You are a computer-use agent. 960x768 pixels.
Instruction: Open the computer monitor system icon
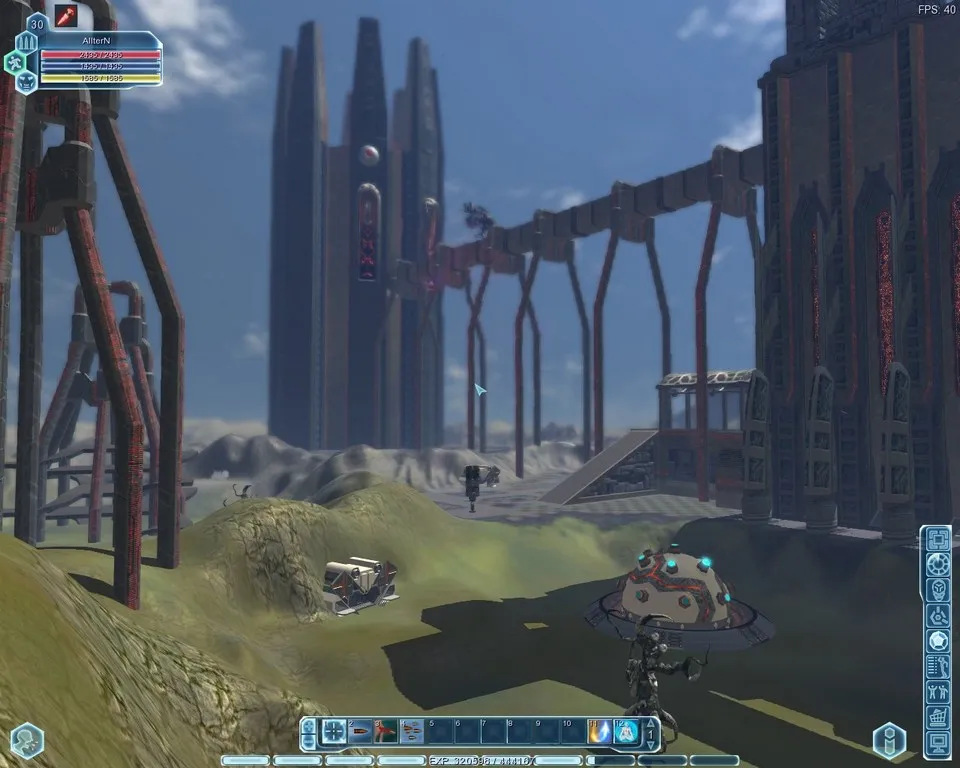coord(937,744)
